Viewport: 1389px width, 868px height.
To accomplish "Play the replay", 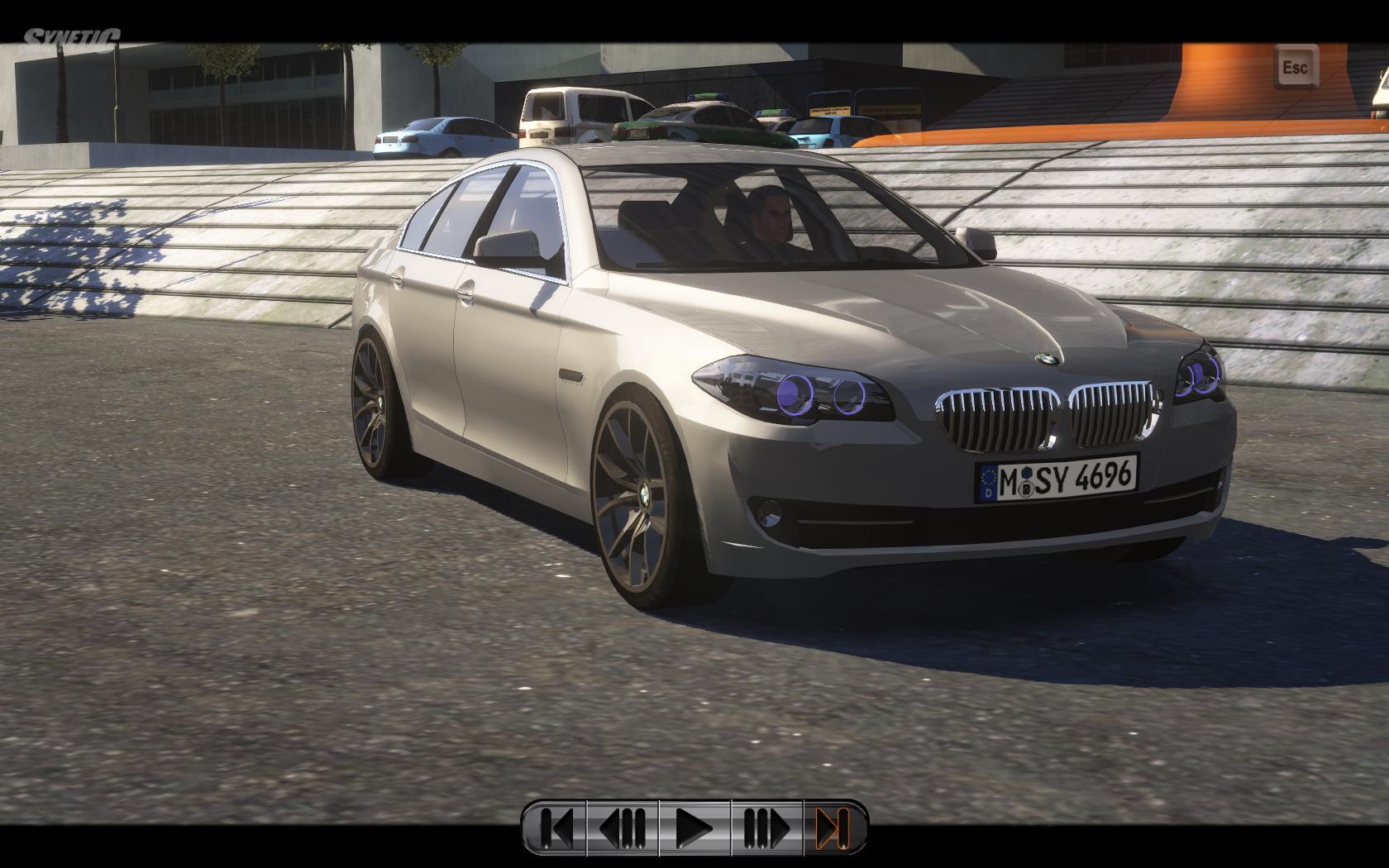I will click(694, 827).
